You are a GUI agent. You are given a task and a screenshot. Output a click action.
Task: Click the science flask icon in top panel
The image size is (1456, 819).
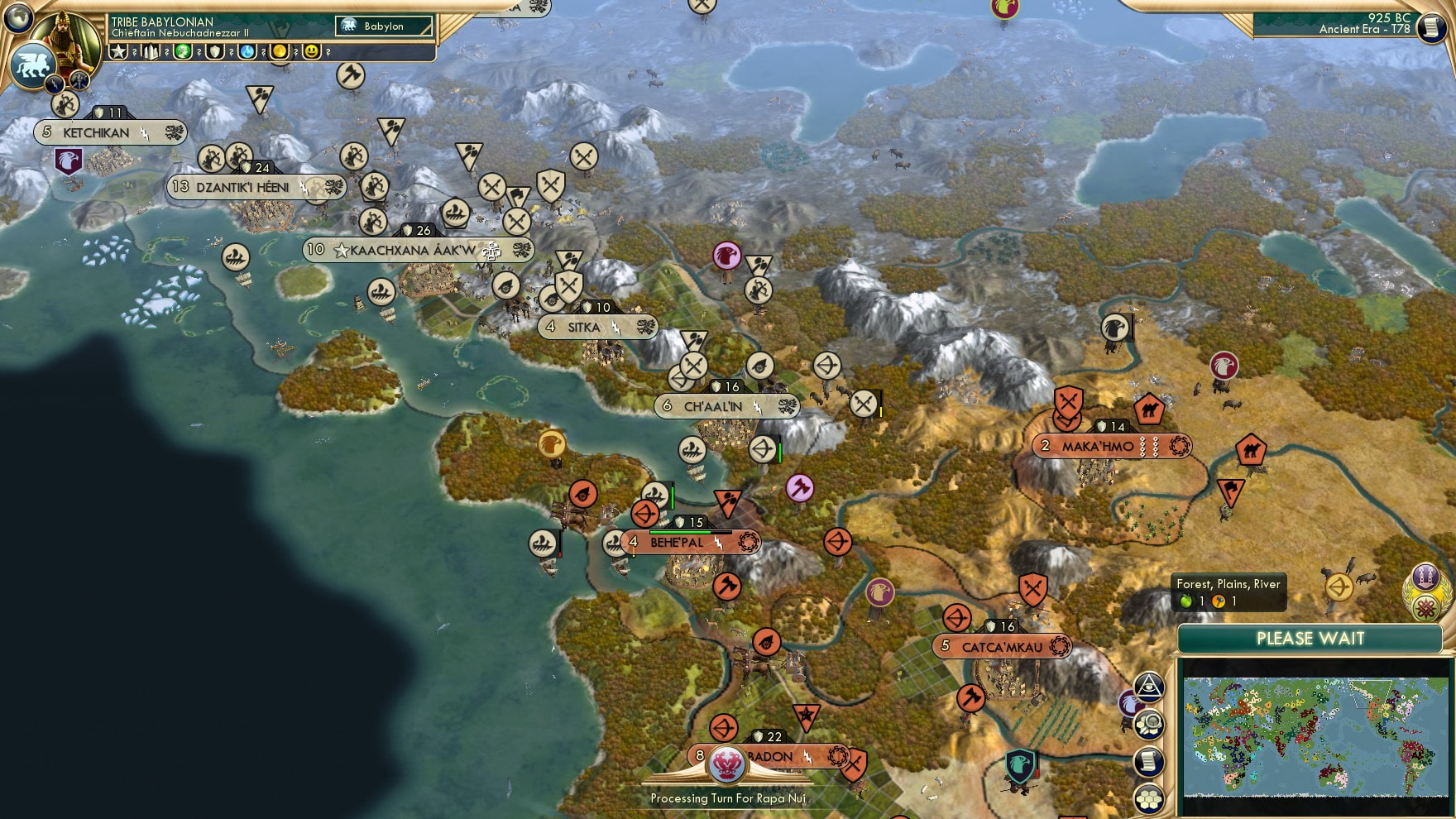click(x=246, y=51)
